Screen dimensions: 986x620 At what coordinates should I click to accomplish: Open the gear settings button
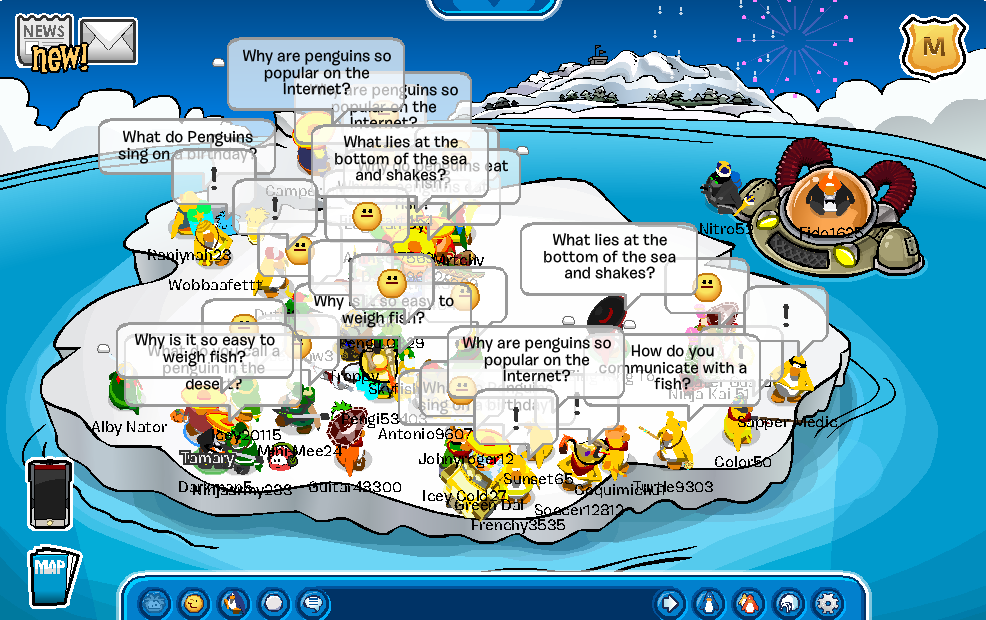coord(827,603)
